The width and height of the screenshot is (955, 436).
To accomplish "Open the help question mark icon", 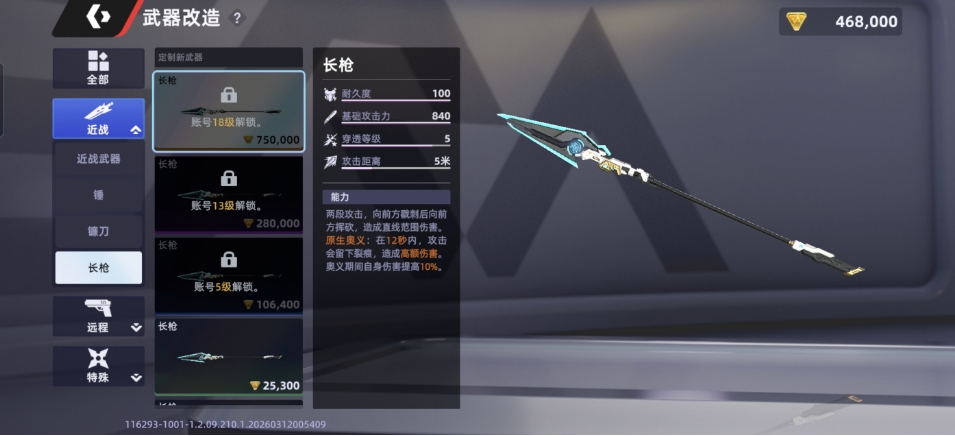I will (x=237, y=18).
